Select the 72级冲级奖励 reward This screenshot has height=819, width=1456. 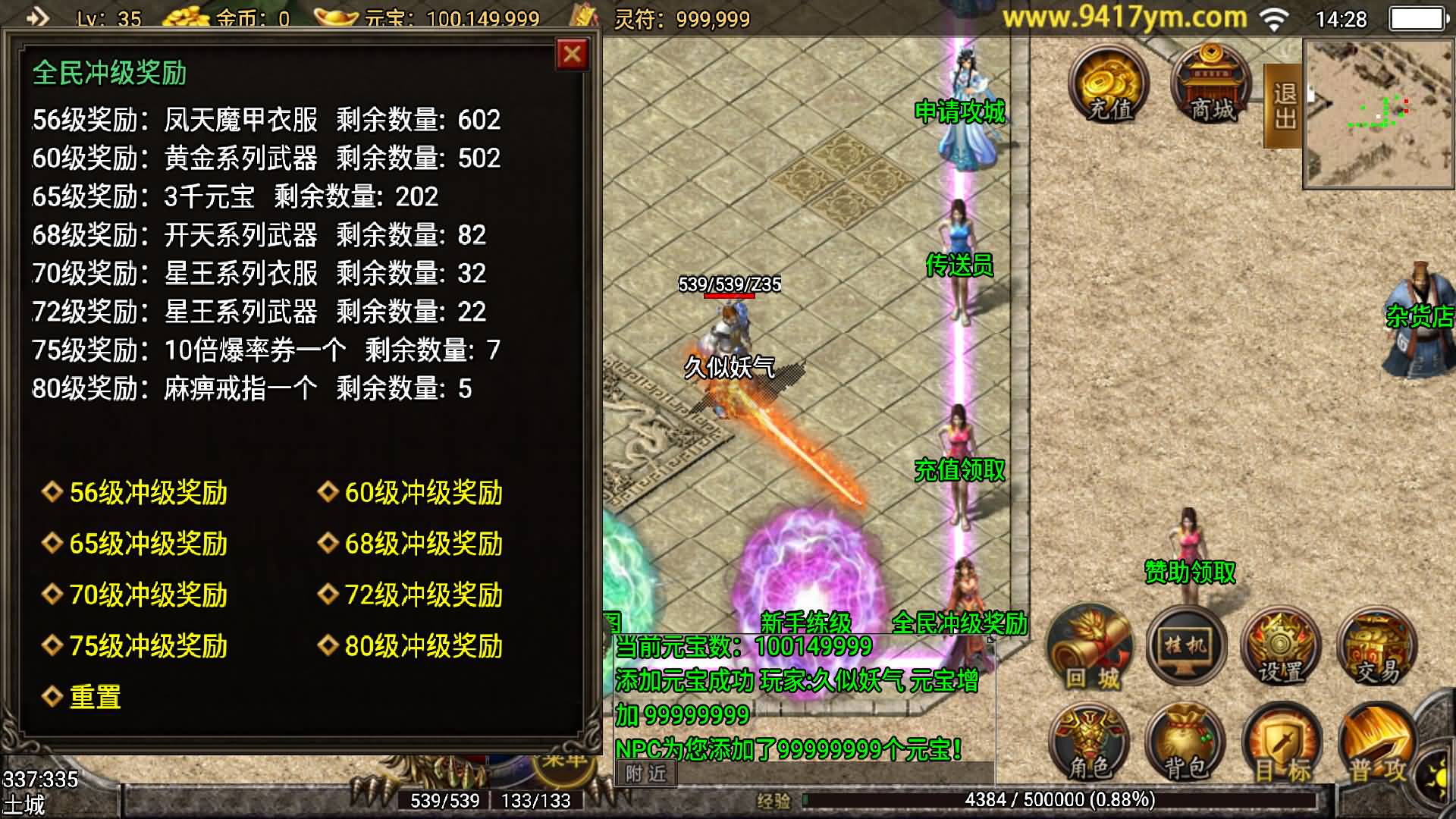(x=423, y=595)
